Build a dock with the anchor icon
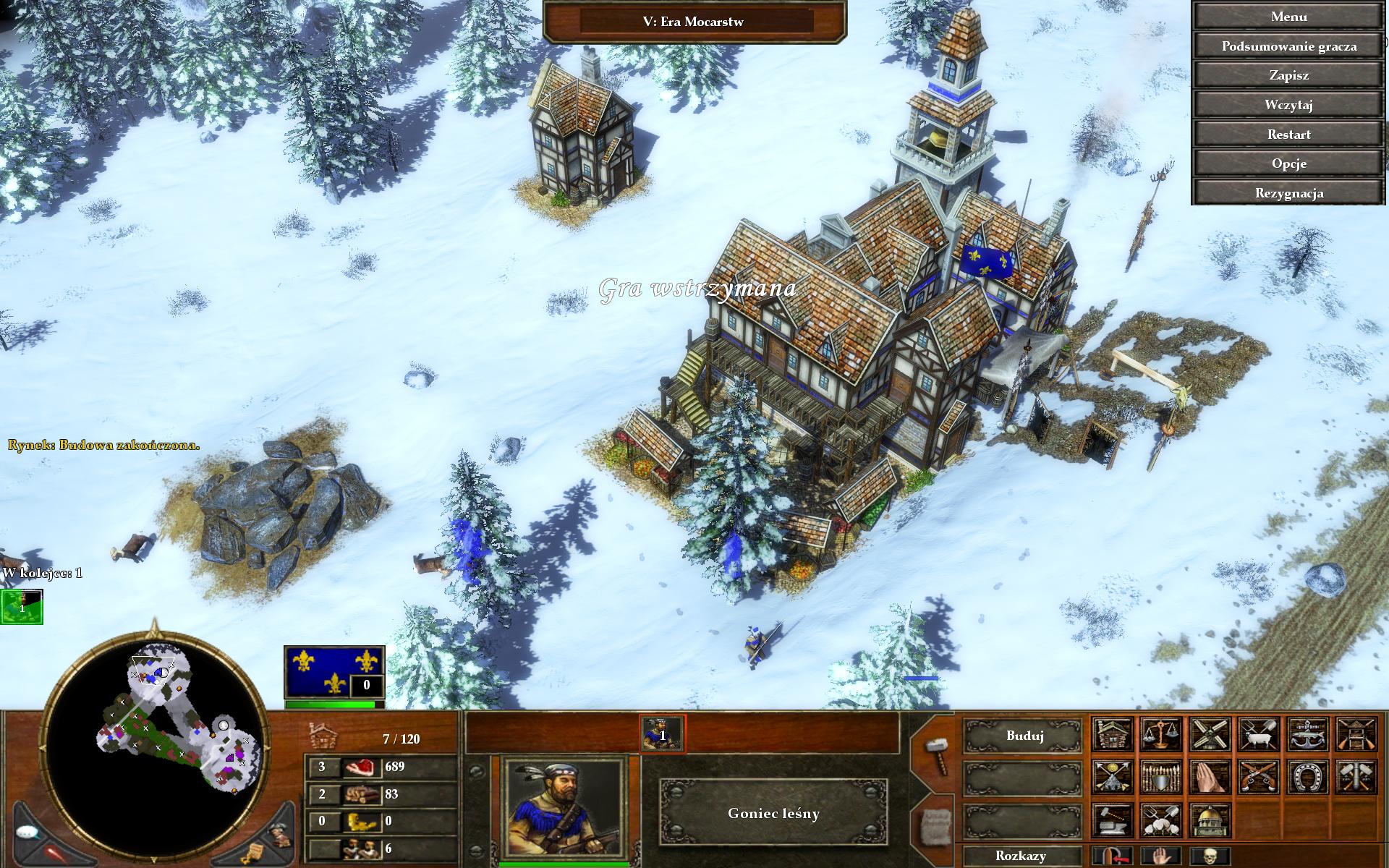1389x868 pixels. 1308,735
